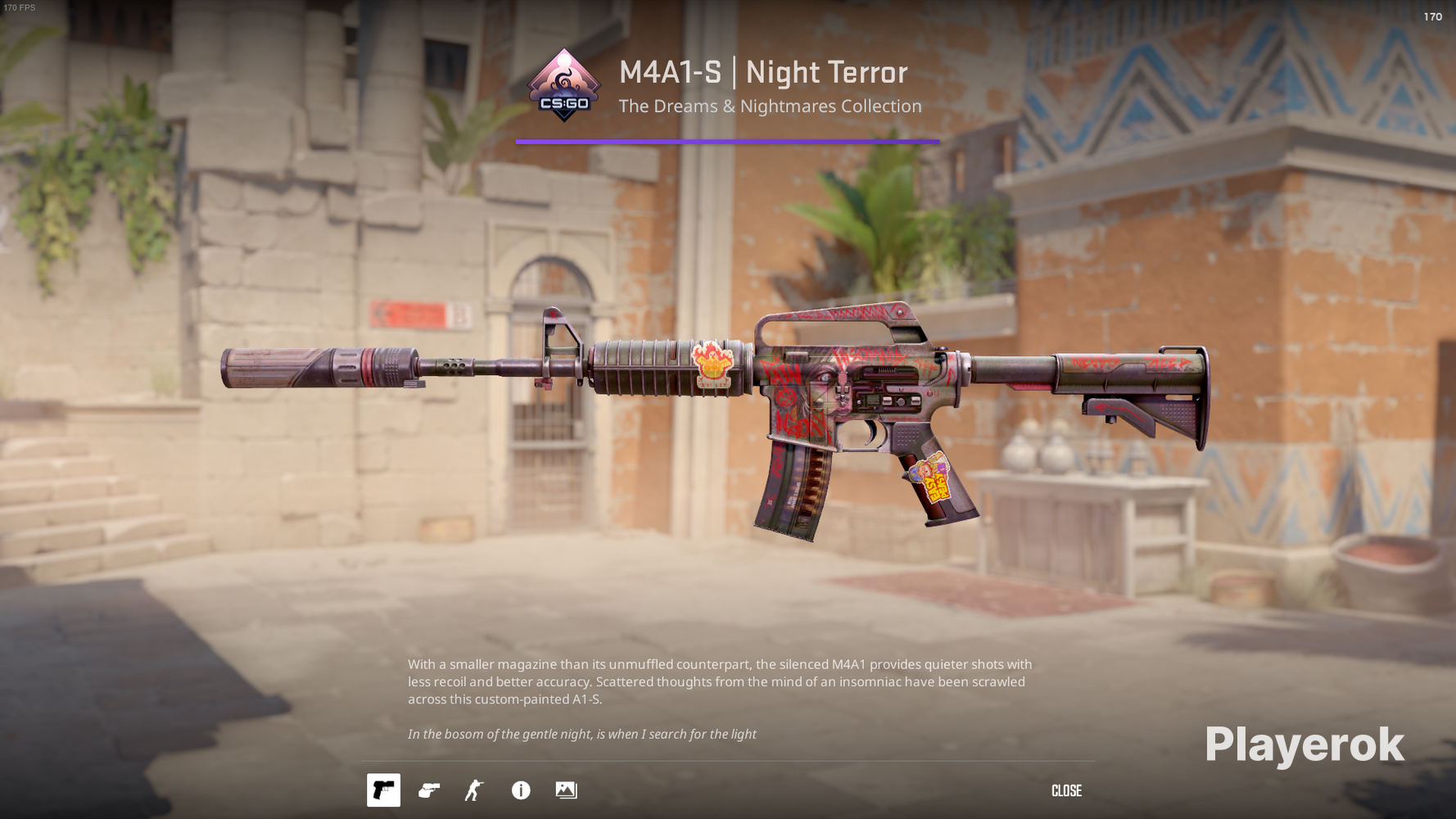The image size is (1456, 819).
Task: Close the weapon inspect screen
Action: (x=1066, y=791)
